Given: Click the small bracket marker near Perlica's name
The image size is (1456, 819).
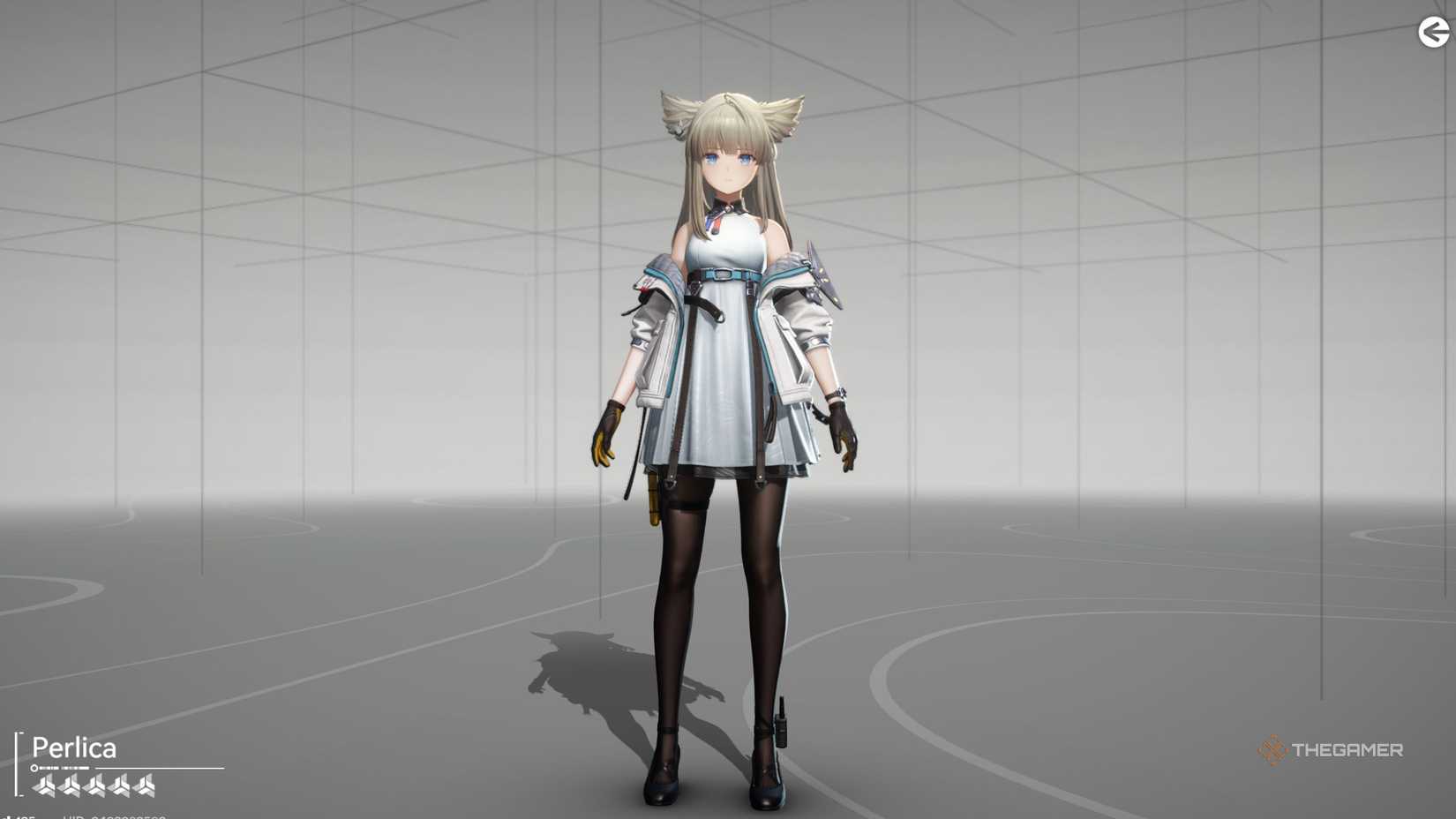Looking at the screenshot, I should 18,764.
